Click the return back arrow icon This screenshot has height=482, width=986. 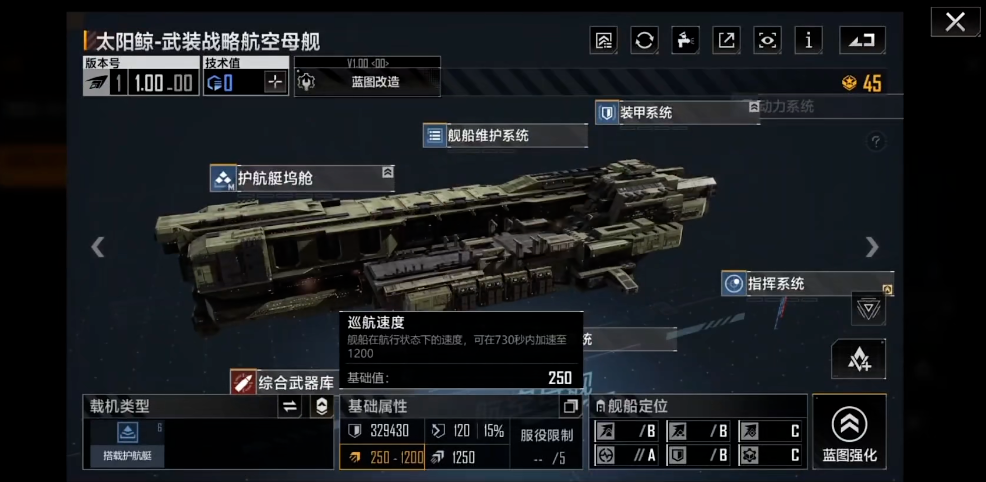click(860, 40)
